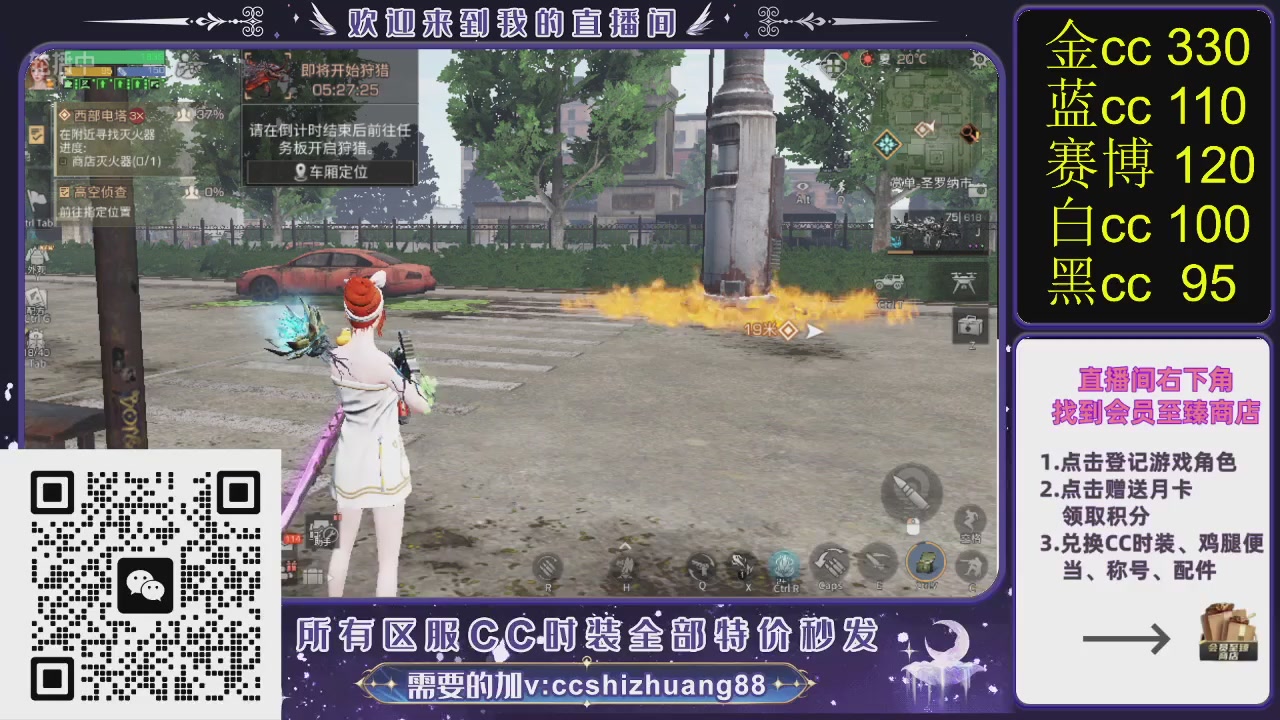
Task: Click the yellow durability bar under the weapon slot
Action: pyautogui.click(x=899, y=253)
